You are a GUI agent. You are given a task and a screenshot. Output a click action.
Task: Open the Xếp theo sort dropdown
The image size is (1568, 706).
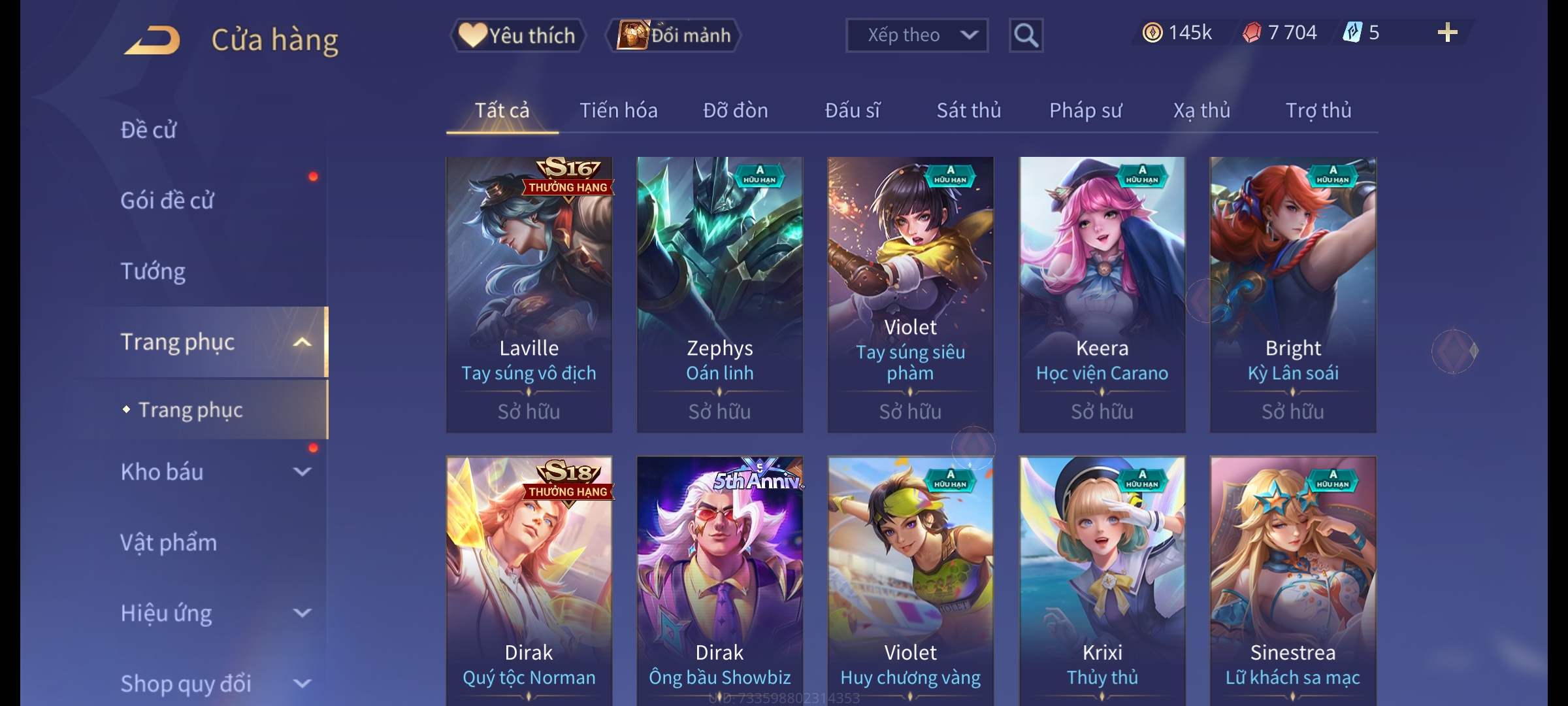[916, 35]
